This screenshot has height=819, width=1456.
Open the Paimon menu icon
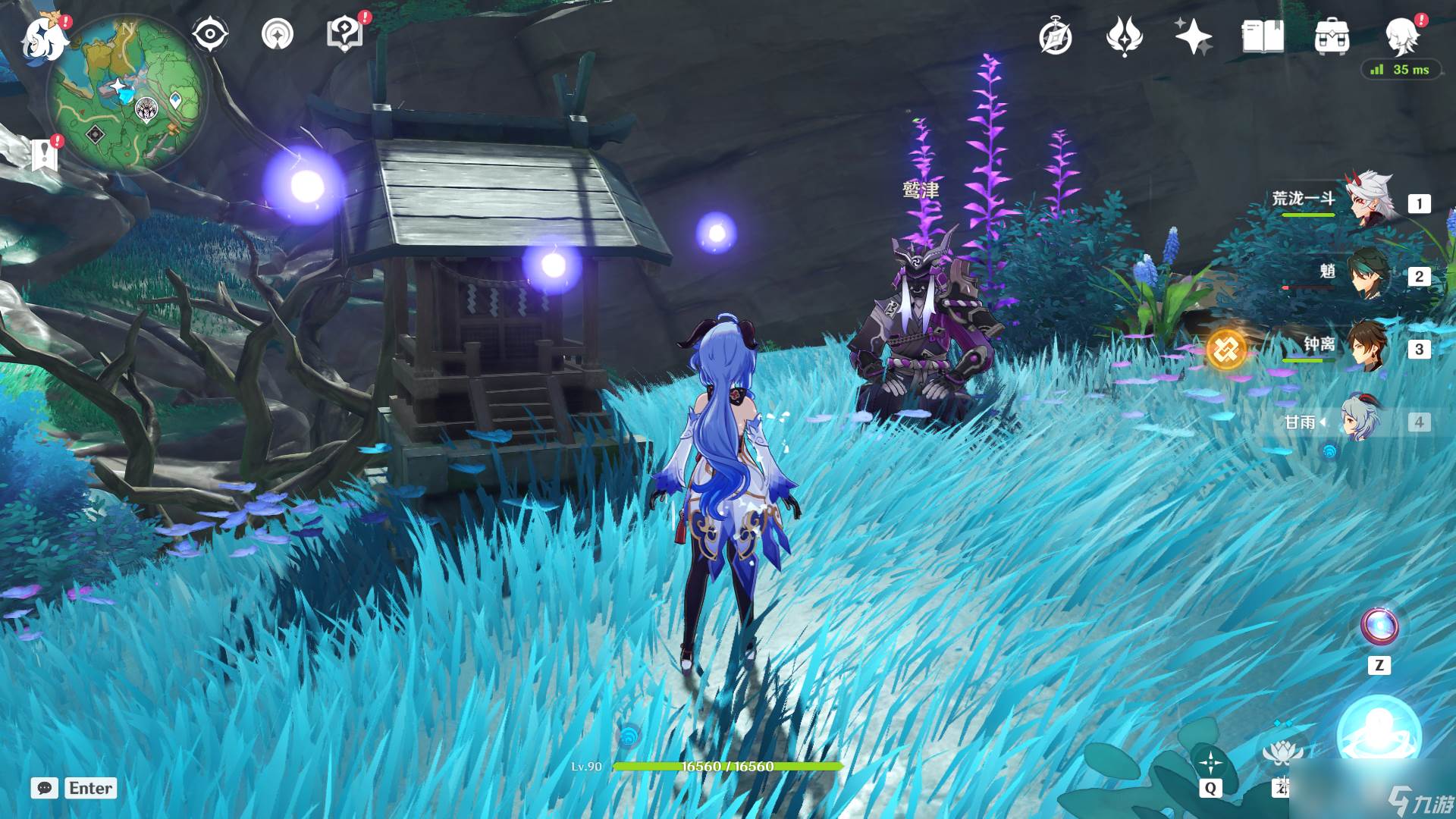coord(44,38)
